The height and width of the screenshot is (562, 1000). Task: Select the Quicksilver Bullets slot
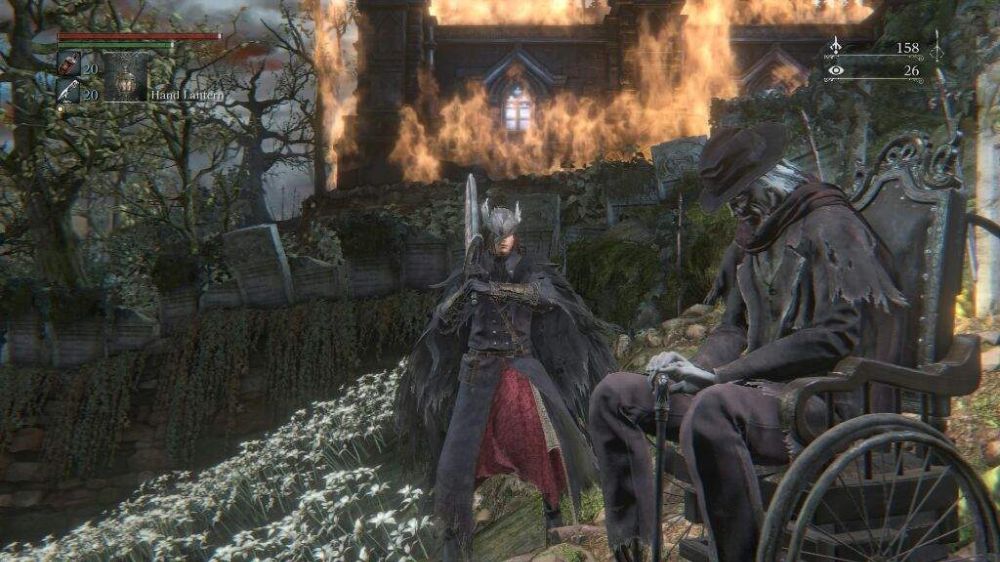pyautogui.click(x=69, y=91)
